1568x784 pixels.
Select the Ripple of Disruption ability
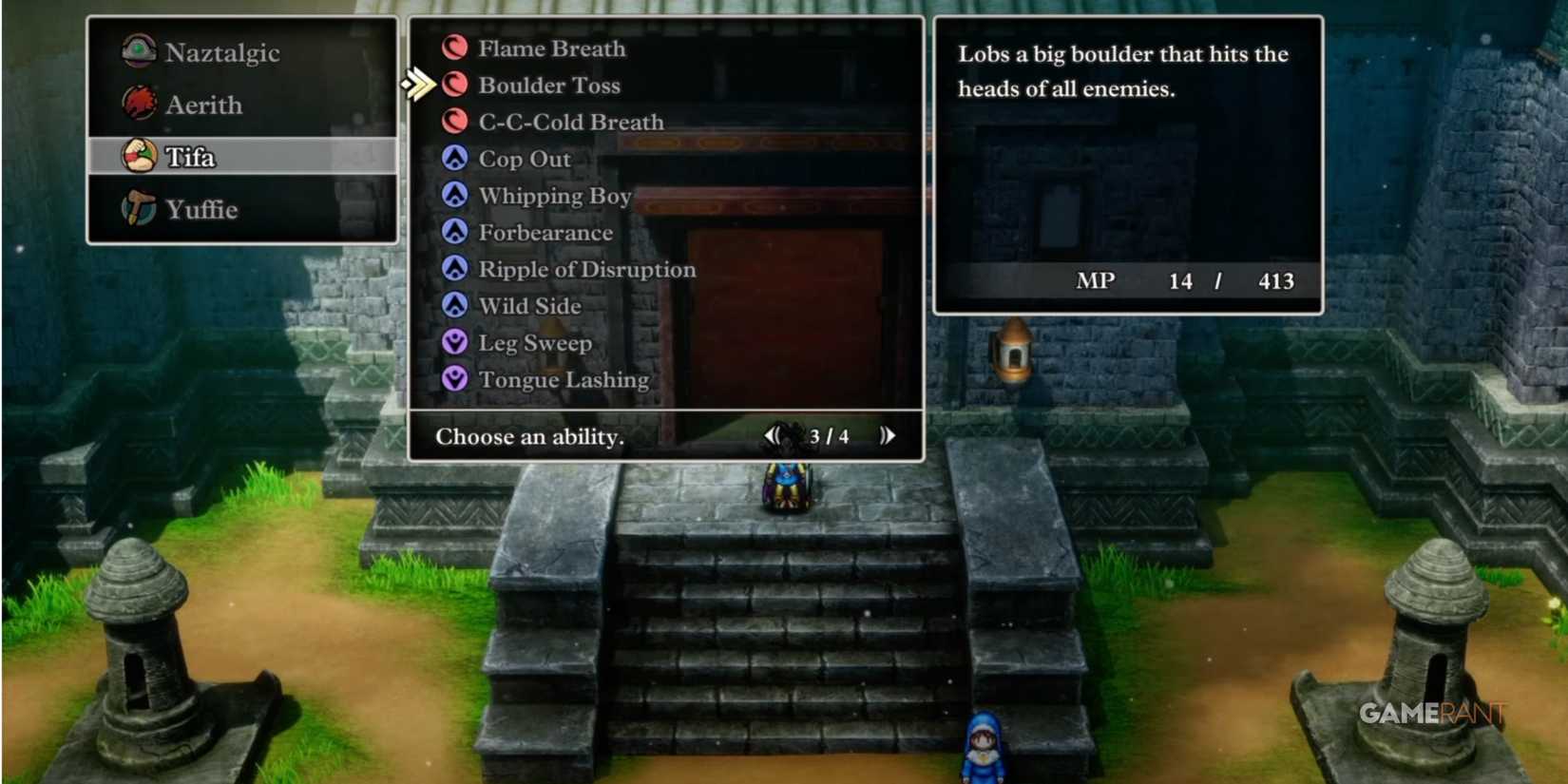tap(585, 269)
